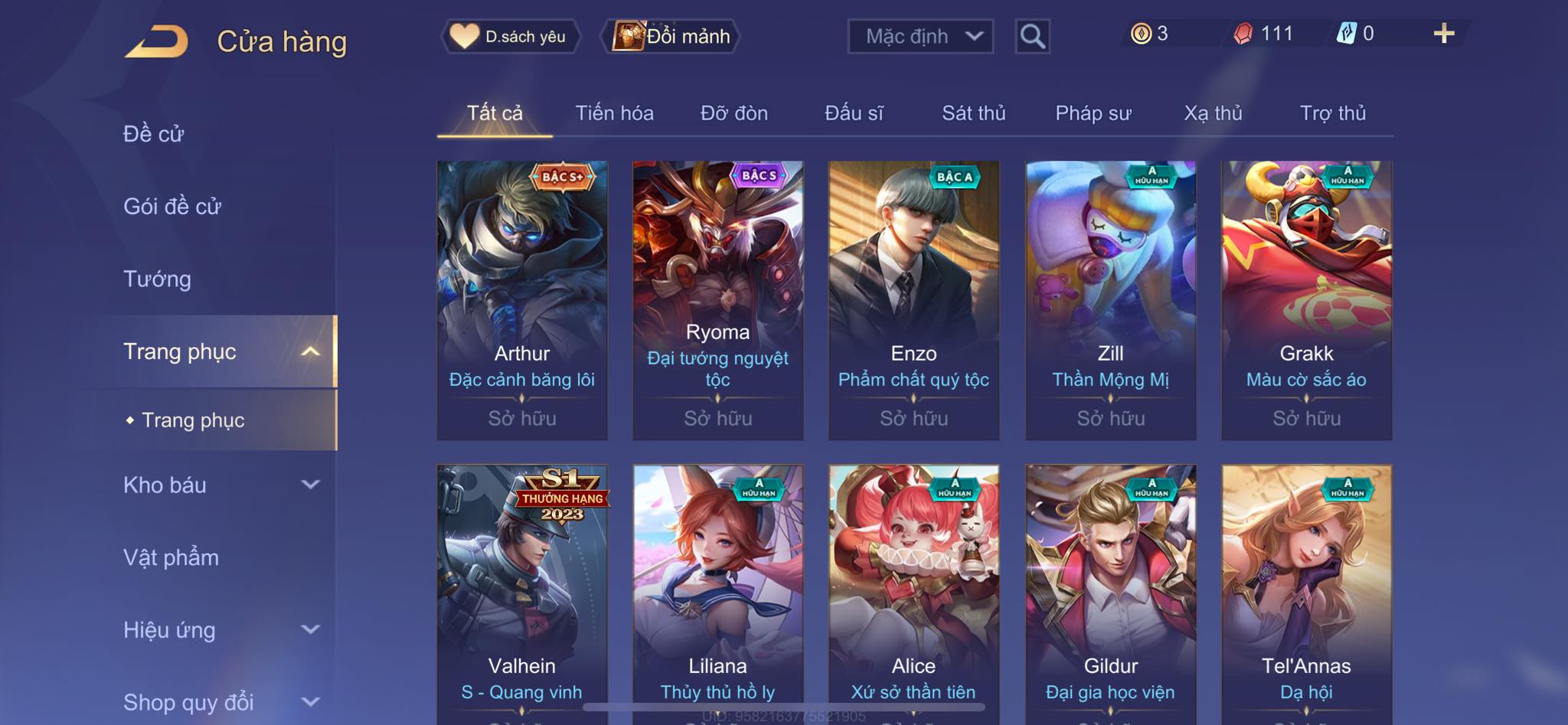This screenshot has height=725, width=1568.
Task: Open the Tướng heroes section
Action: [x=157, y=279]
